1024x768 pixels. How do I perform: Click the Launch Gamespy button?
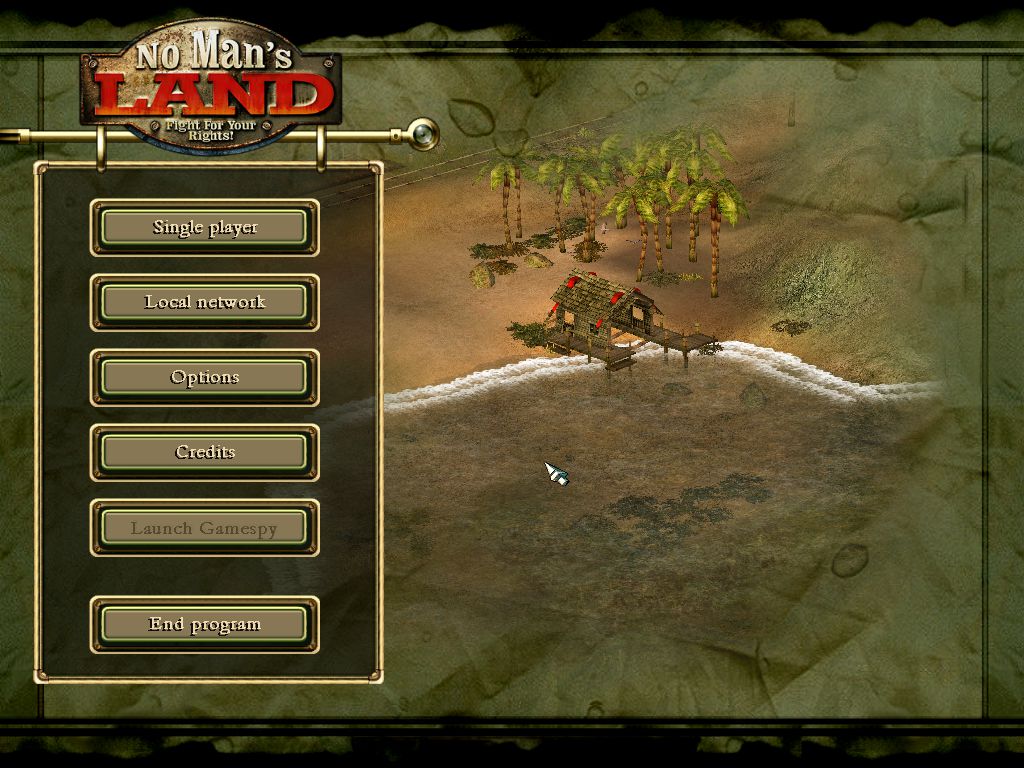coord(204,528)
